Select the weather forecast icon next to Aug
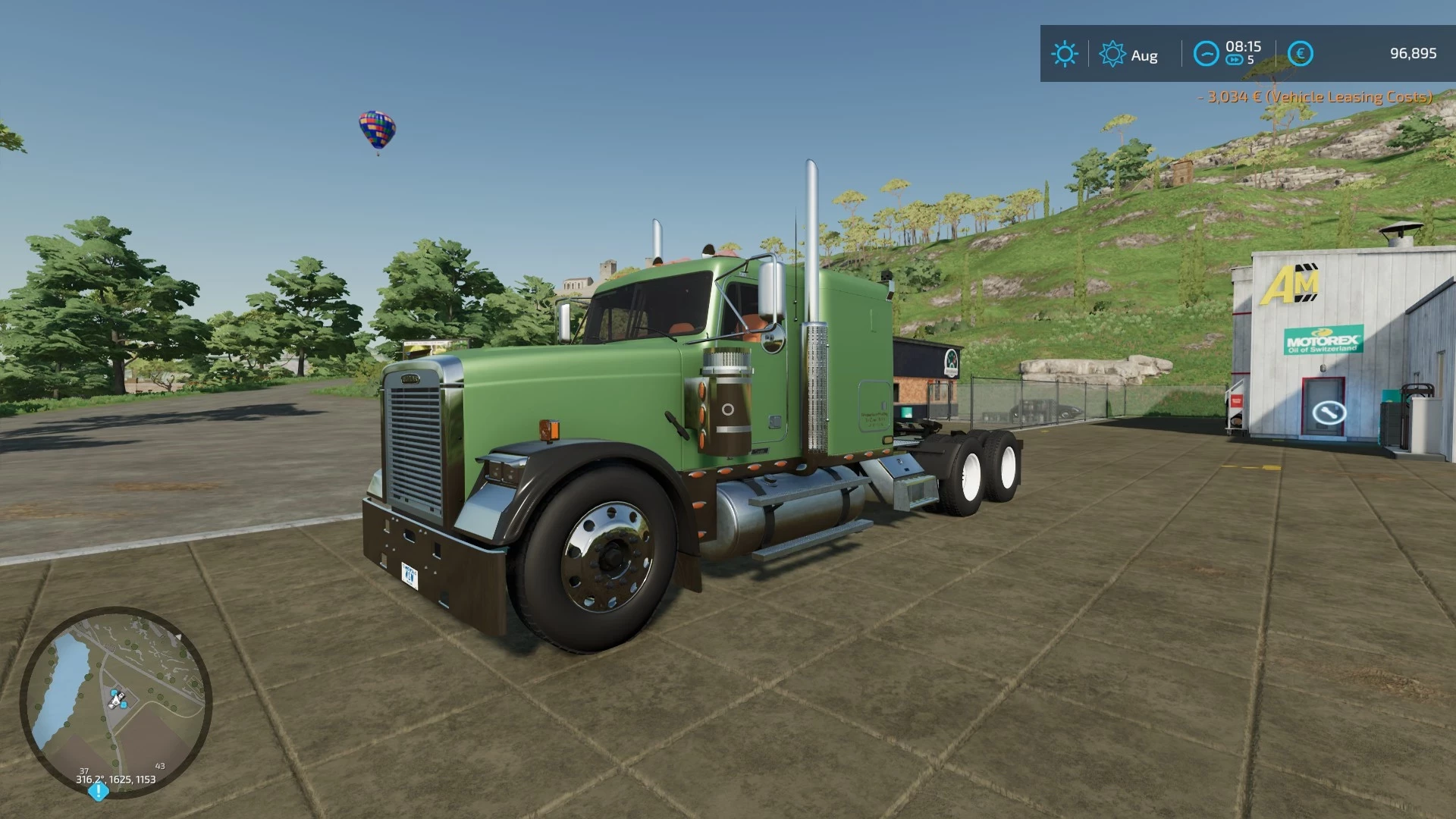 1112,53
